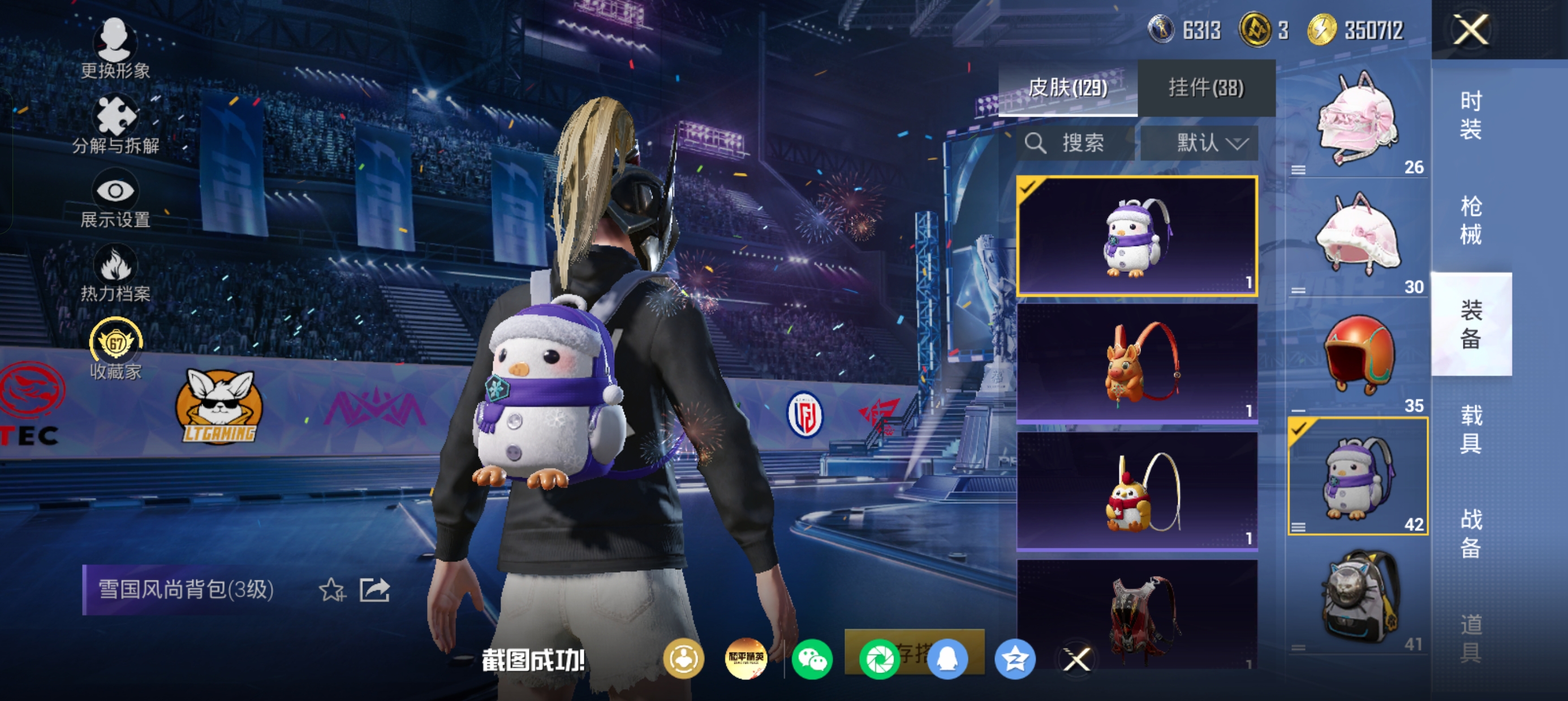
Task: Choose the red-orange helmet numbered 35
Action: 1358,356
